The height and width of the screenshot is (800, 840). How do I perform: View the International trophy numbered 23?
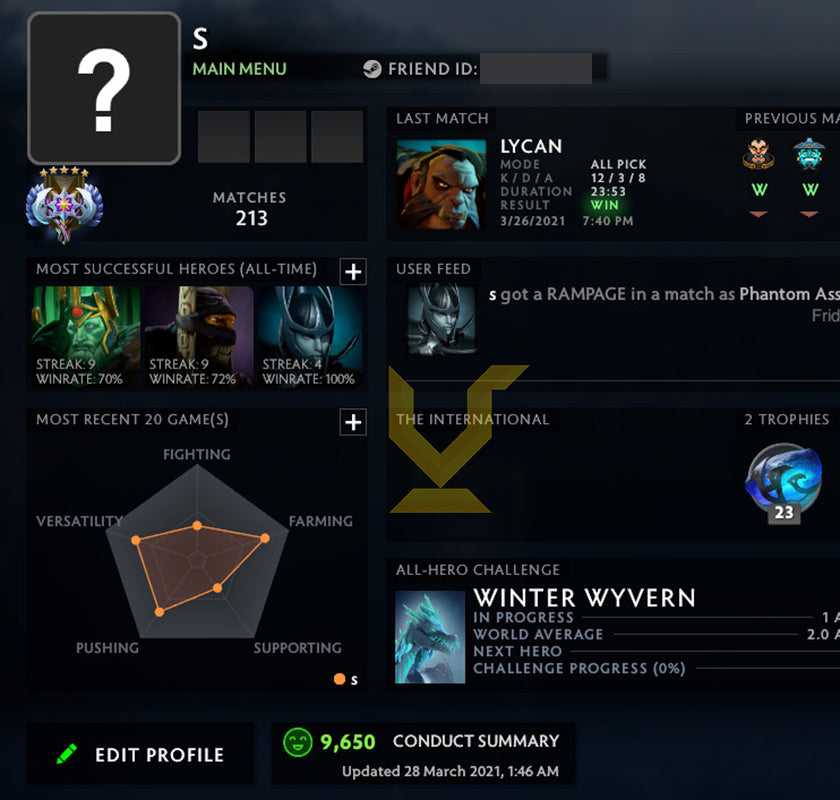pyautogui.click(x=783, y=484)
